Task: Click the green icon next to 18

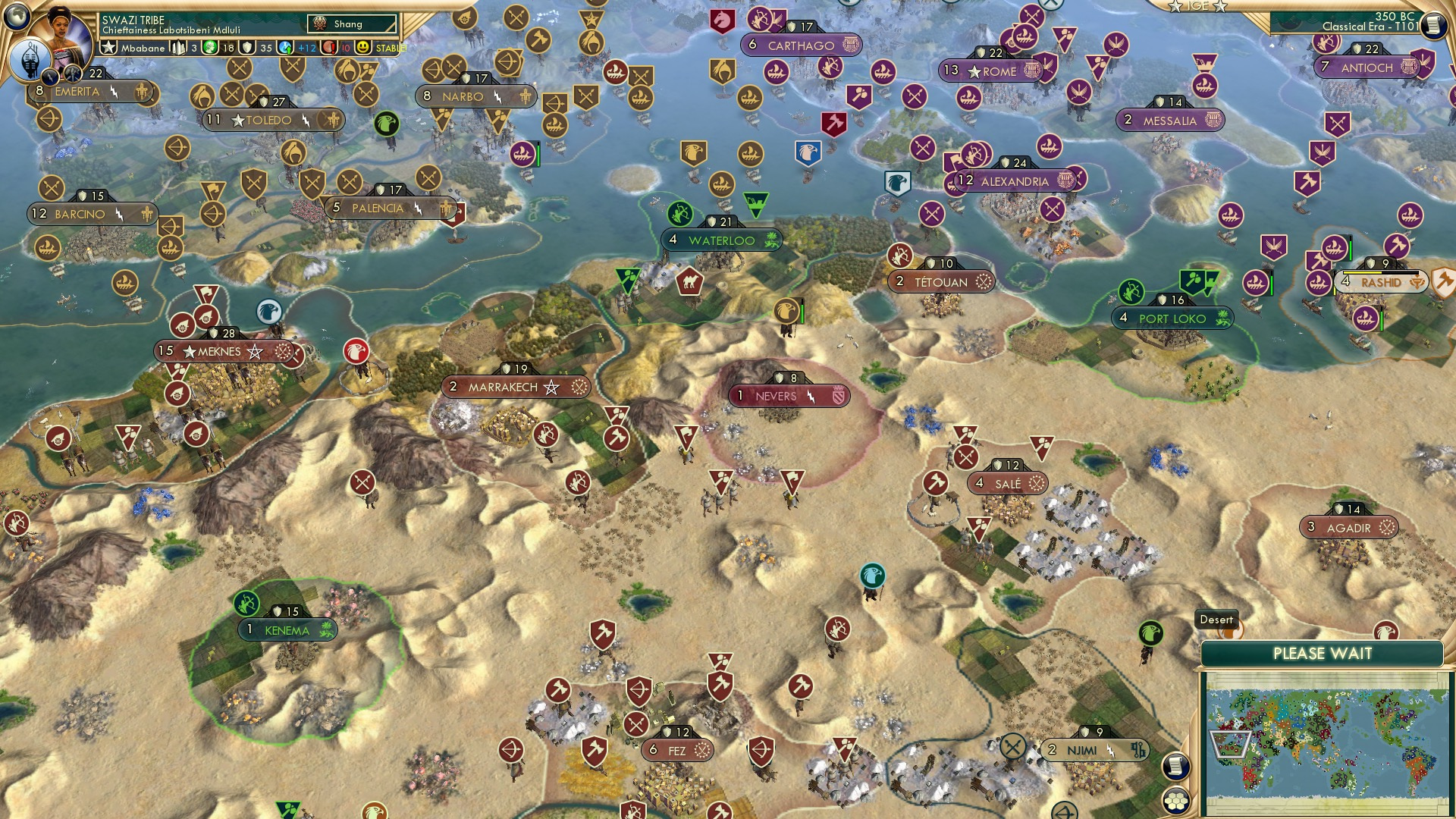Action: tap(209, 47)
